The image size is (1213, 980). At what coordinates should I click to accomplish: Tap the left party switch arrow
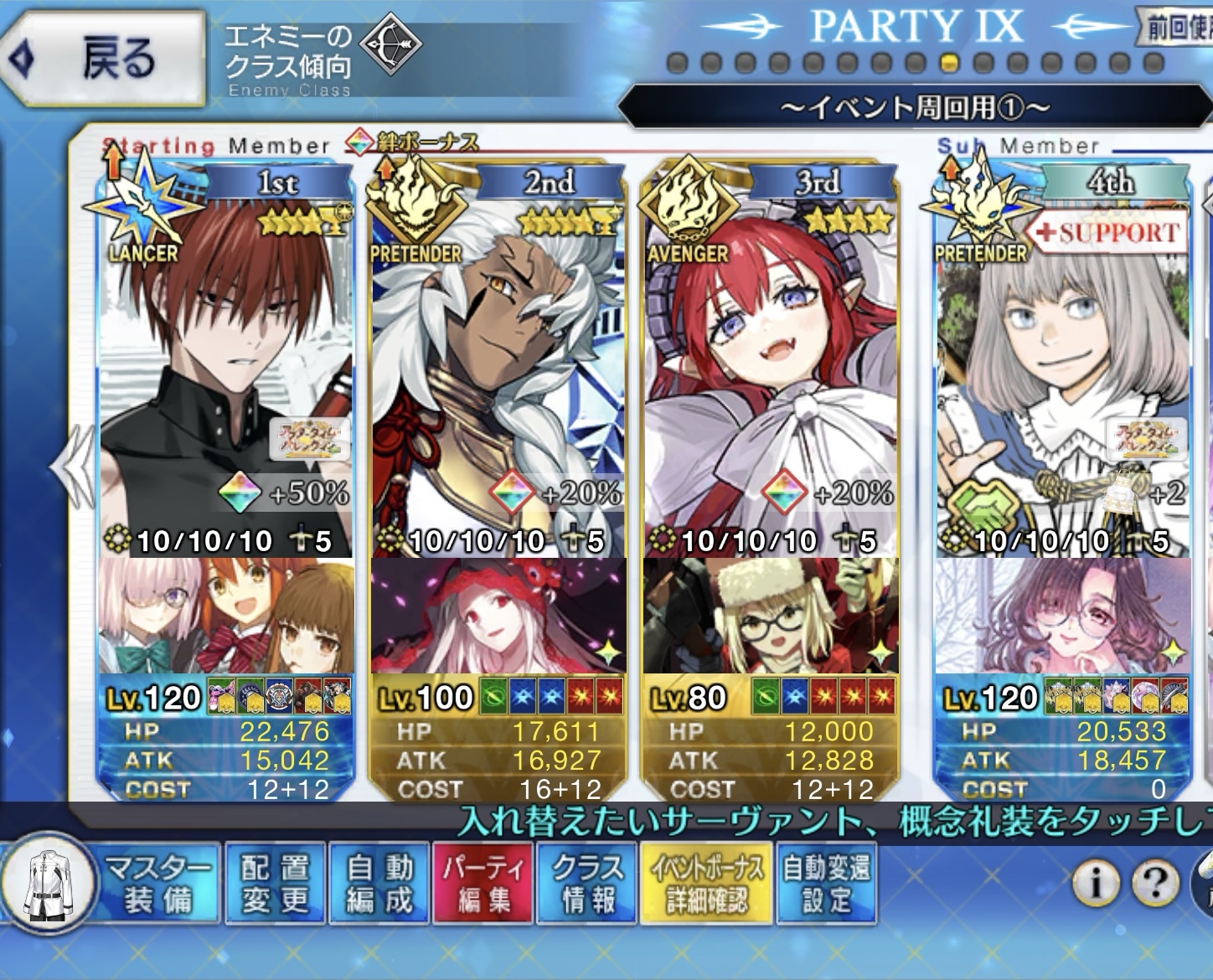click(67, 467)
